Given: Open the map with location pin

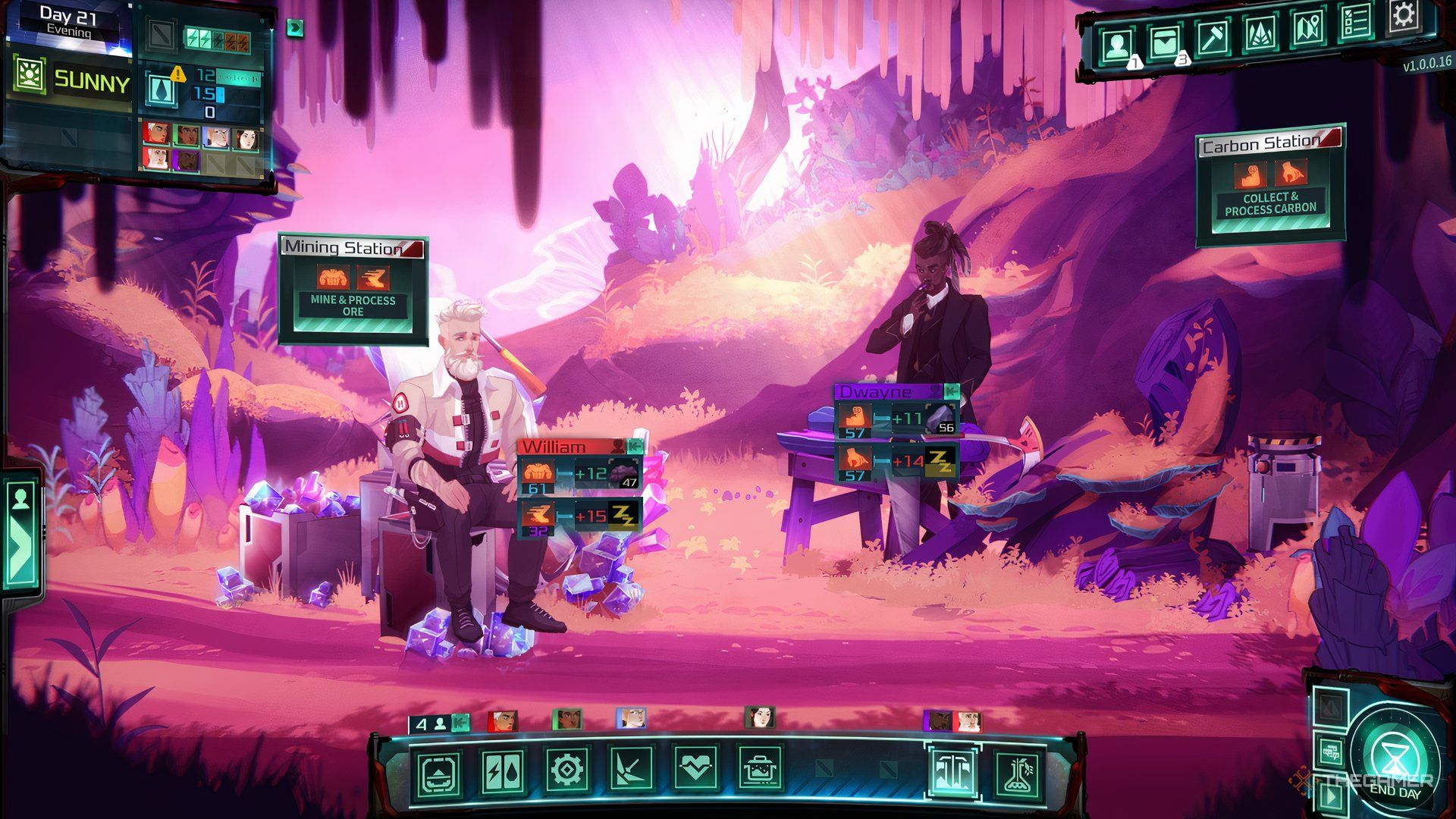Looking at the screenshot, I should pos(1308,28).
